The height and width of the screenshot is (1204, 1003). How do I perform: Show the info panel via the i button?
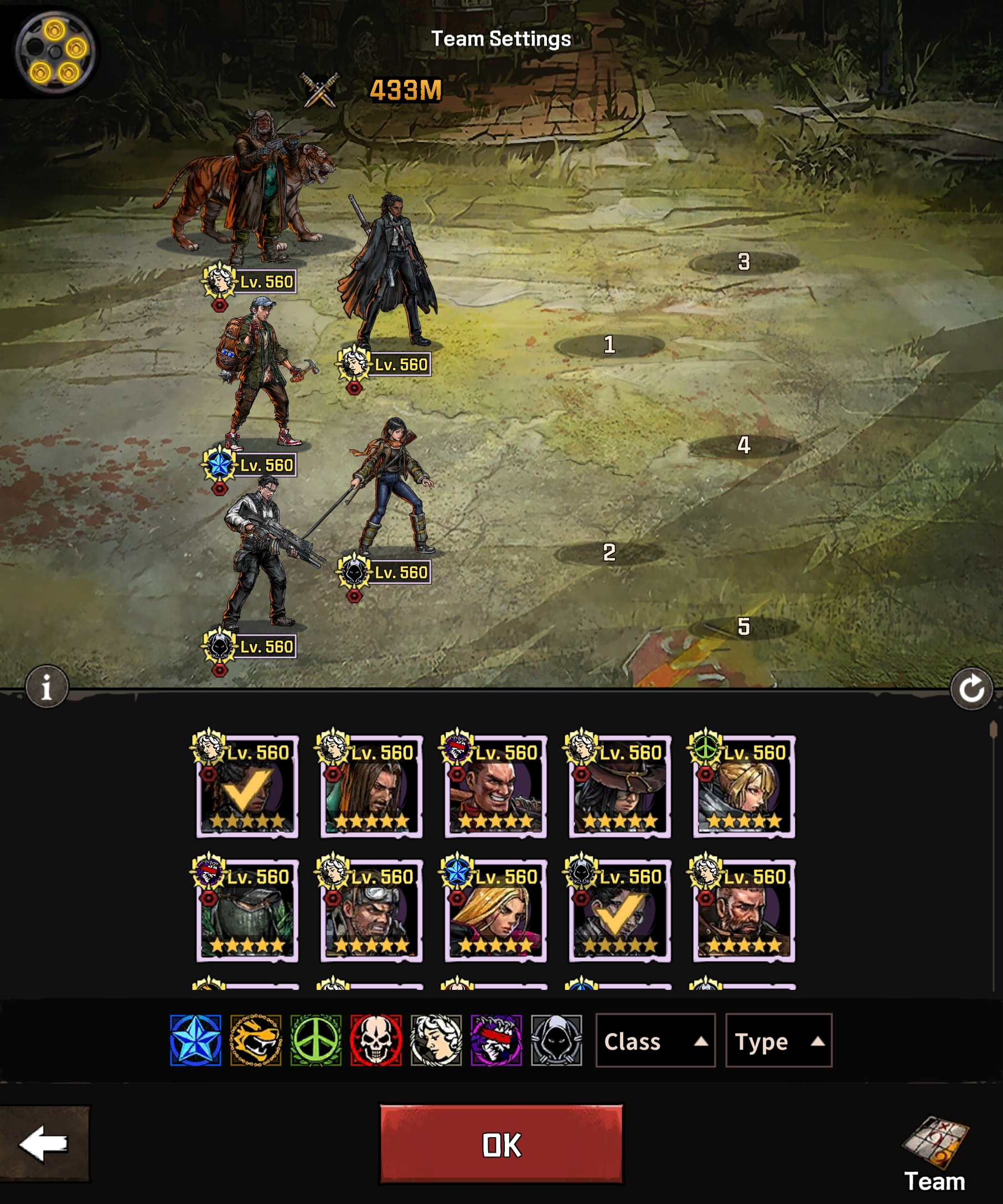(x=47, y=686)
